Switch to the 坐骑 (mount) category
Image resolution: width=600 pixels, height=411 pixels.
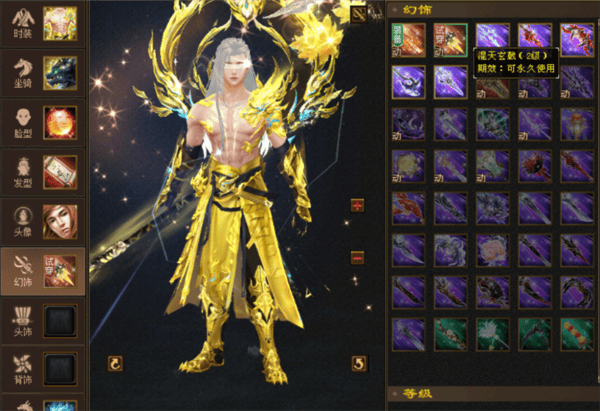click(21, 70)
